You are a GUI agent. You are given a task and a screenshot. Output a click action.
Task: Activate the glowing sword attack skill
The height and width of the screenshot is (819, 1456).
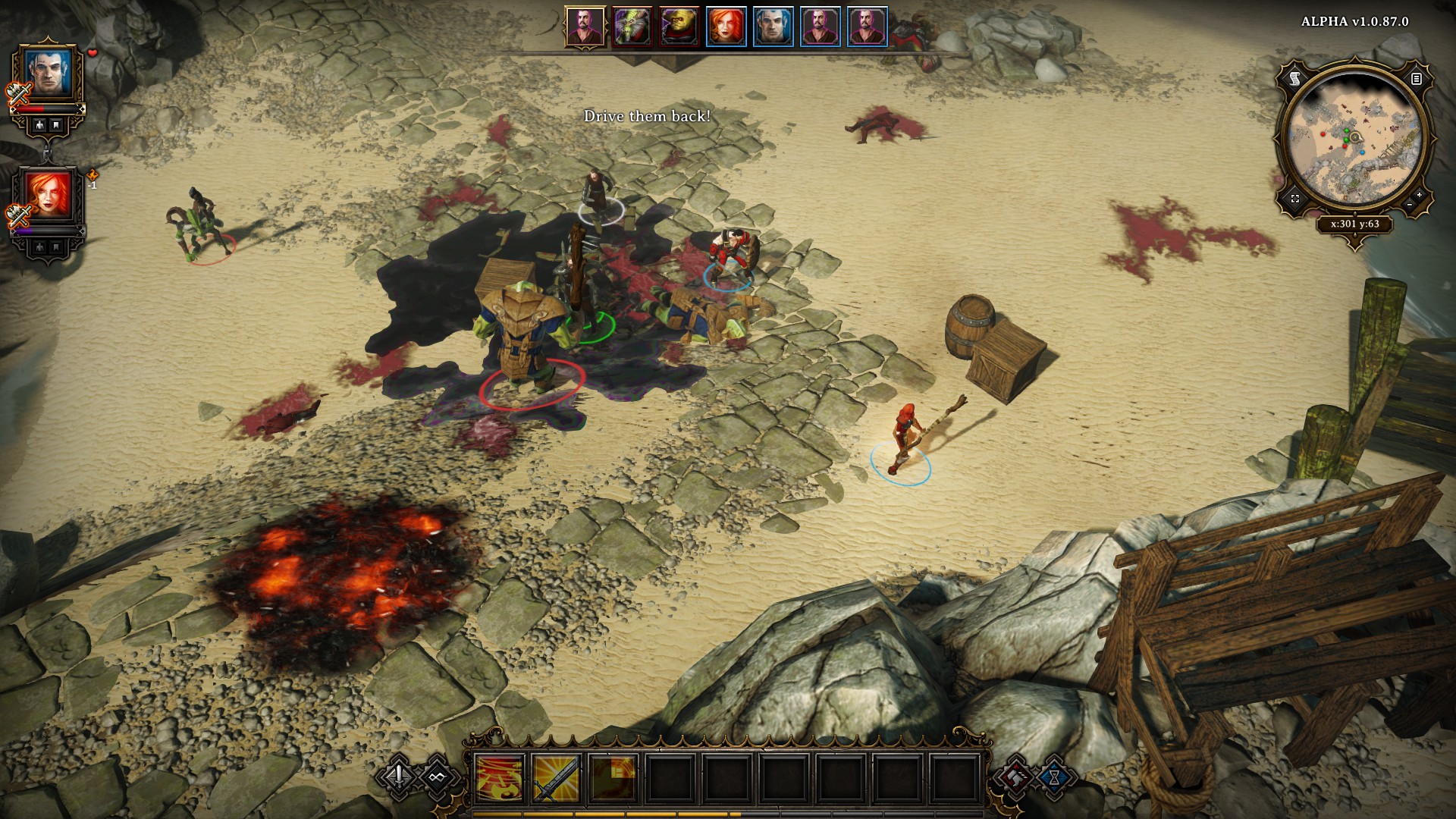(x=556, y=779)
